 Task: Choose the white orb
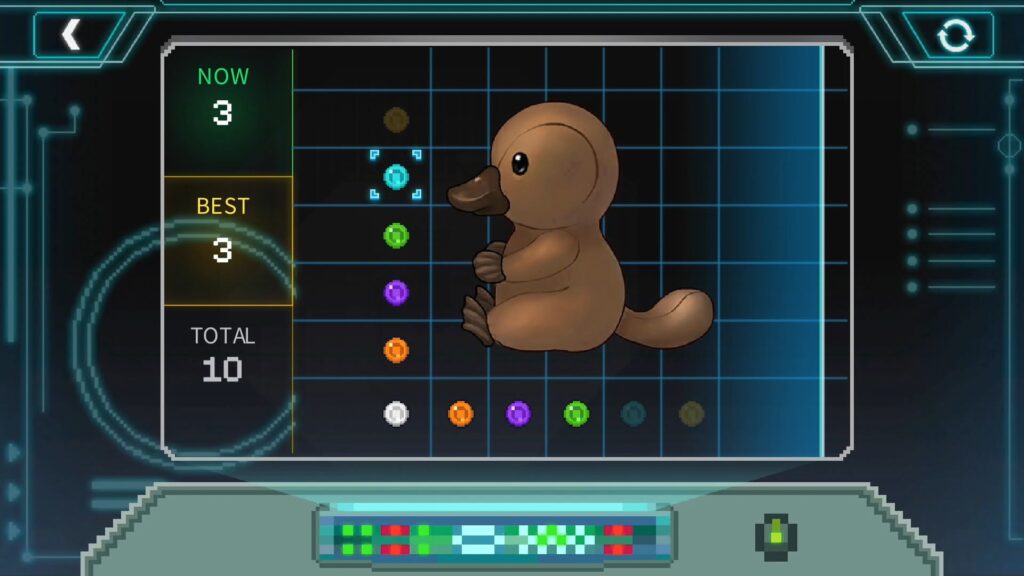tap(396, 413)
